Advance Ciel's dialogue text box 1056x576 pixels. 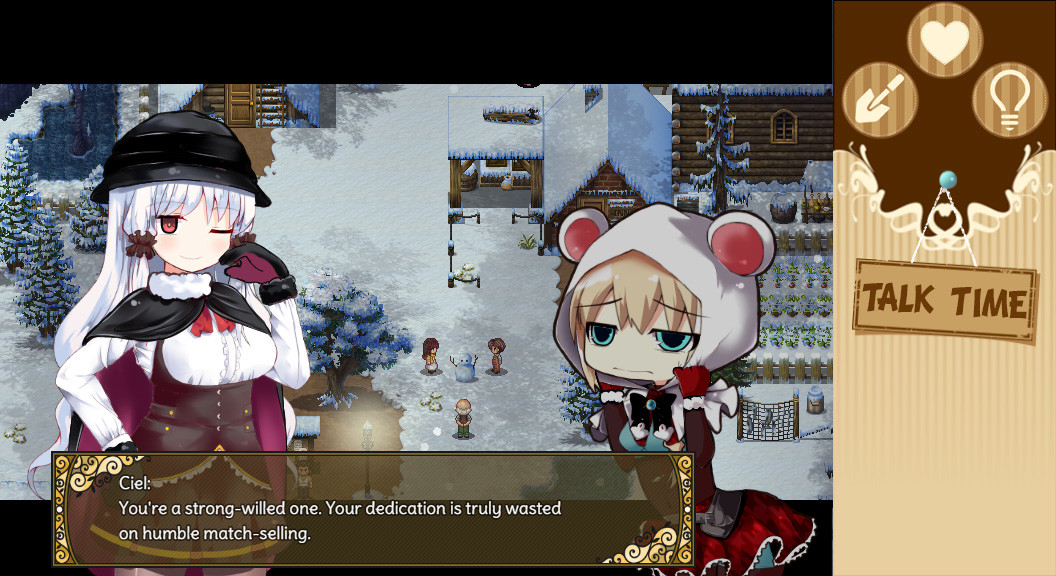pos(373,510)
